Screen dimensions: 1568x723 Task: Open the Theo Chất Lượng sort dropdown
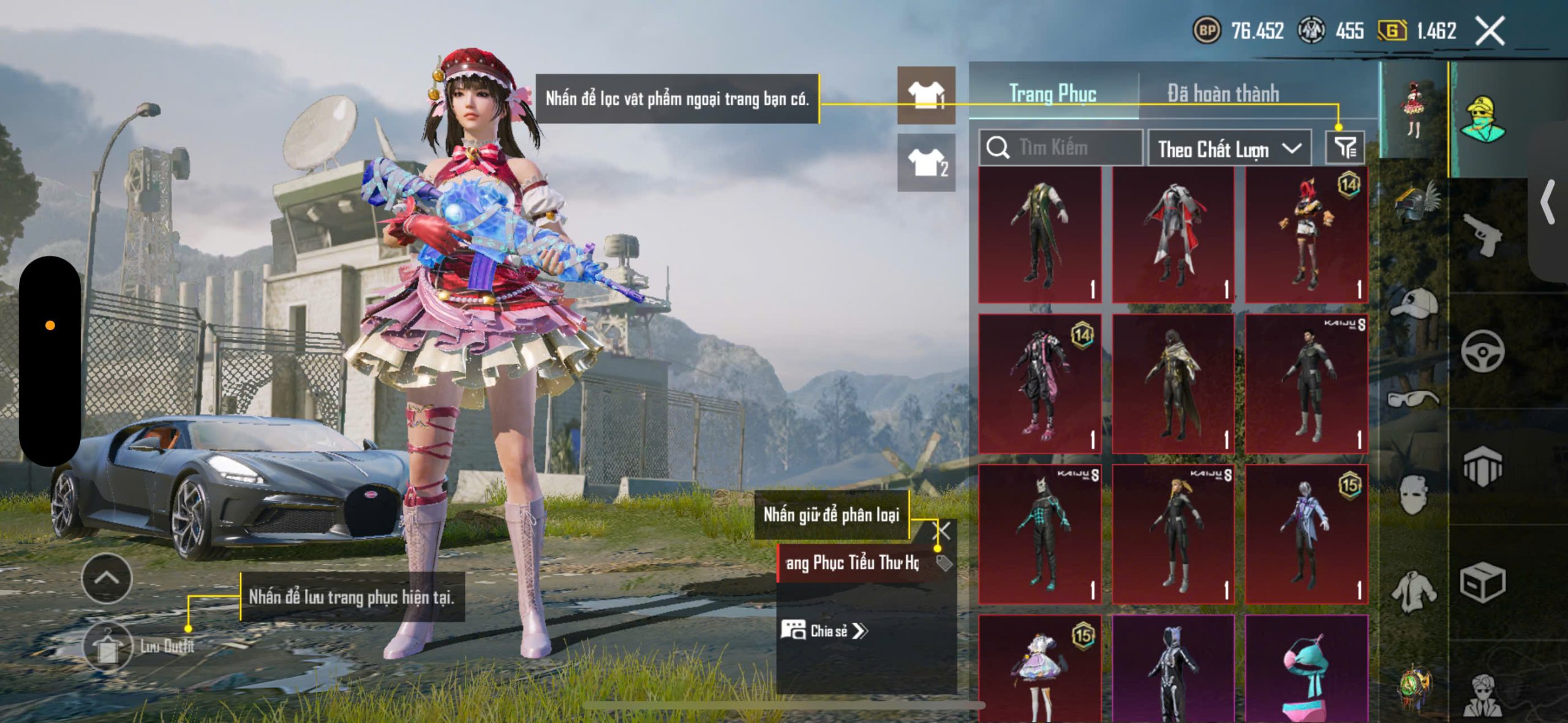pyautogui.click(x=1229, y=149)
